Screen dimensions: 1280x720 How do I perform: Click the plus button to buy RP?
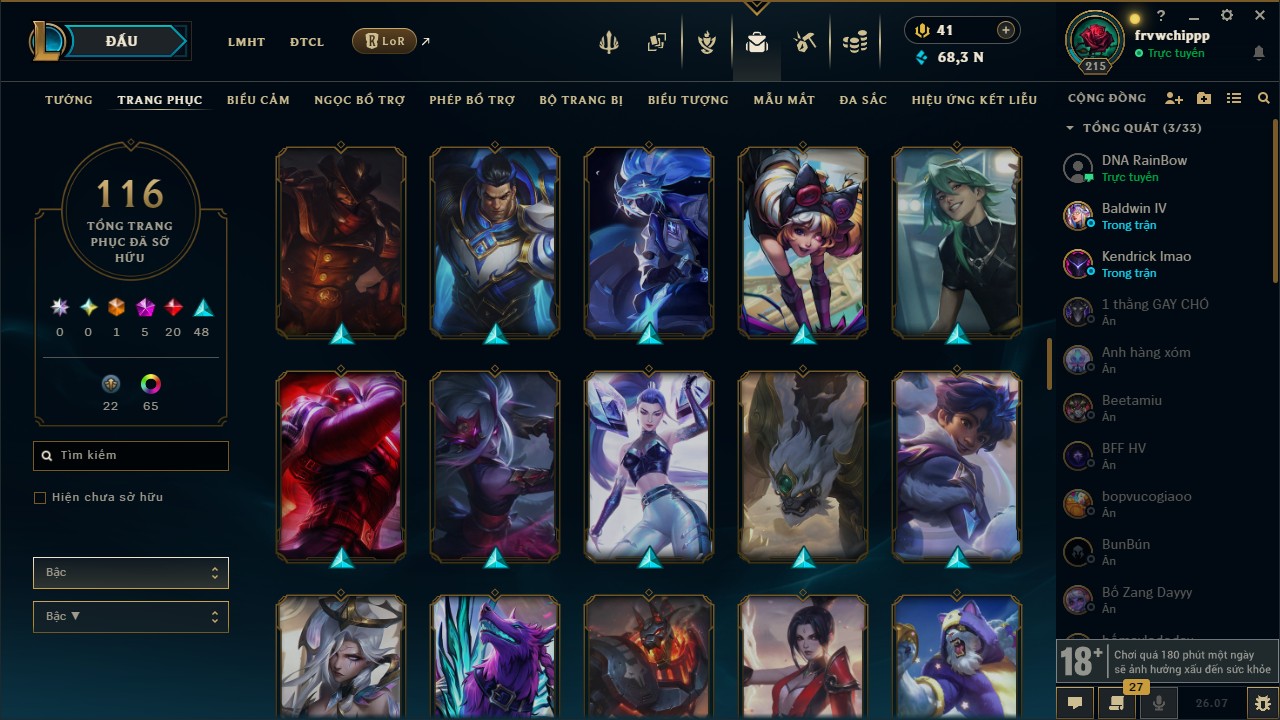point(1006,31)
